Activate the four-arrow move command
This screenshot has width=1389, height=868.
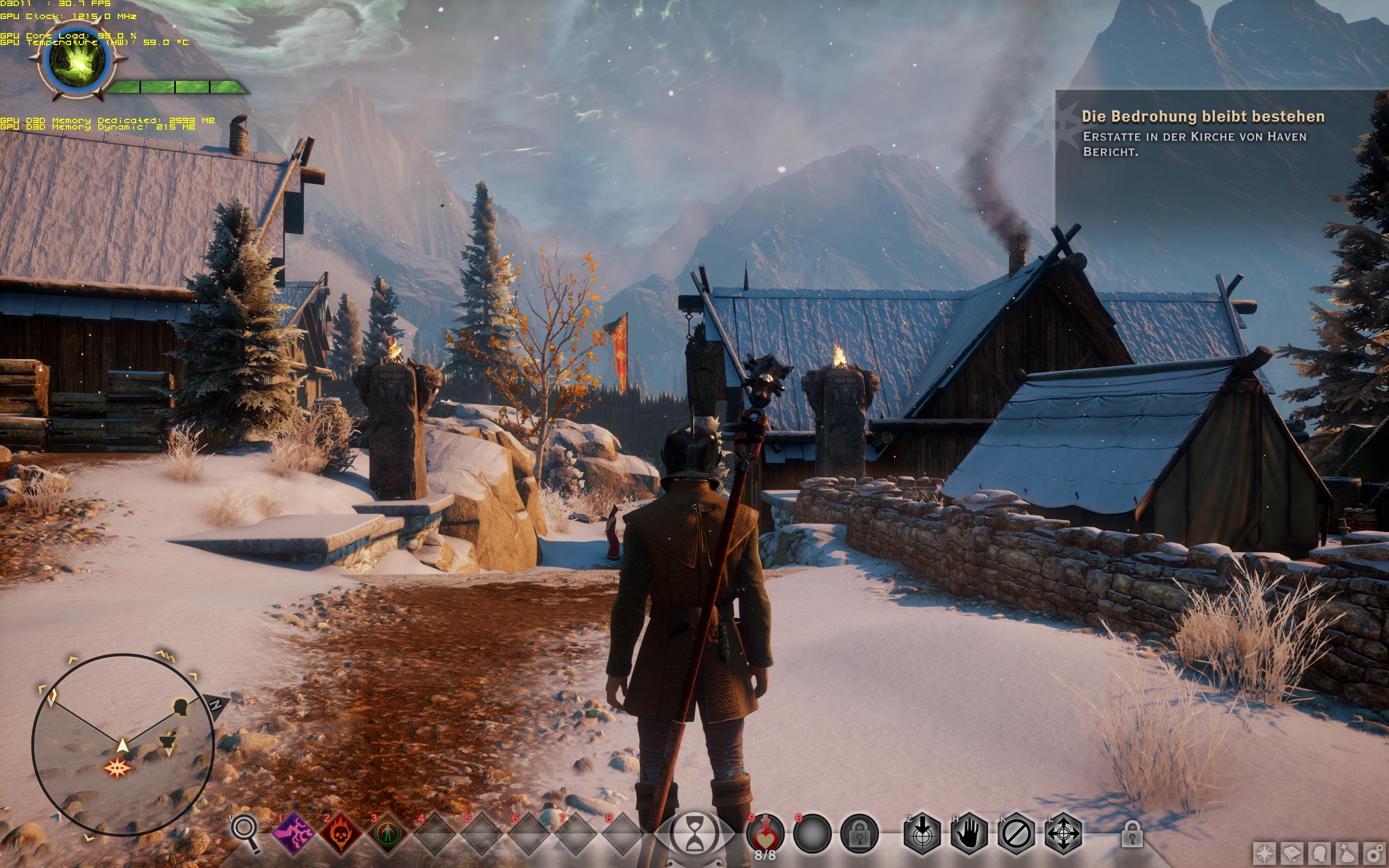pos(1063,833)
